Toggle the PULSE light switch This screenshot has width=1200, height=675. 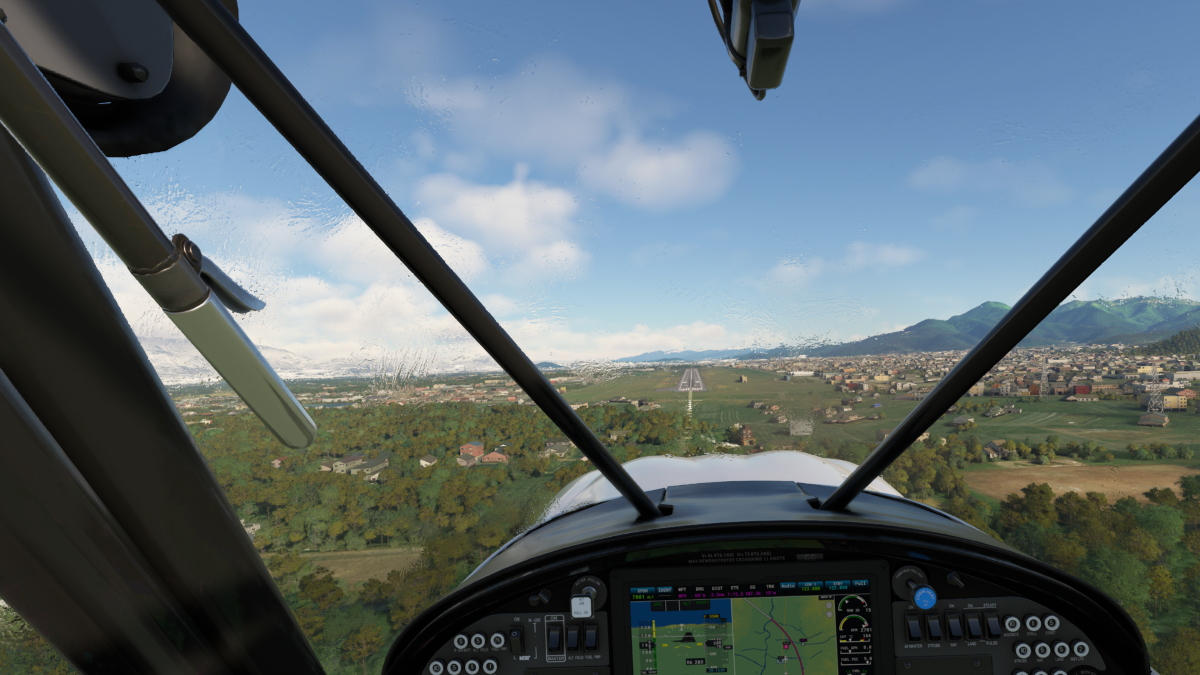tap(993, 627)
